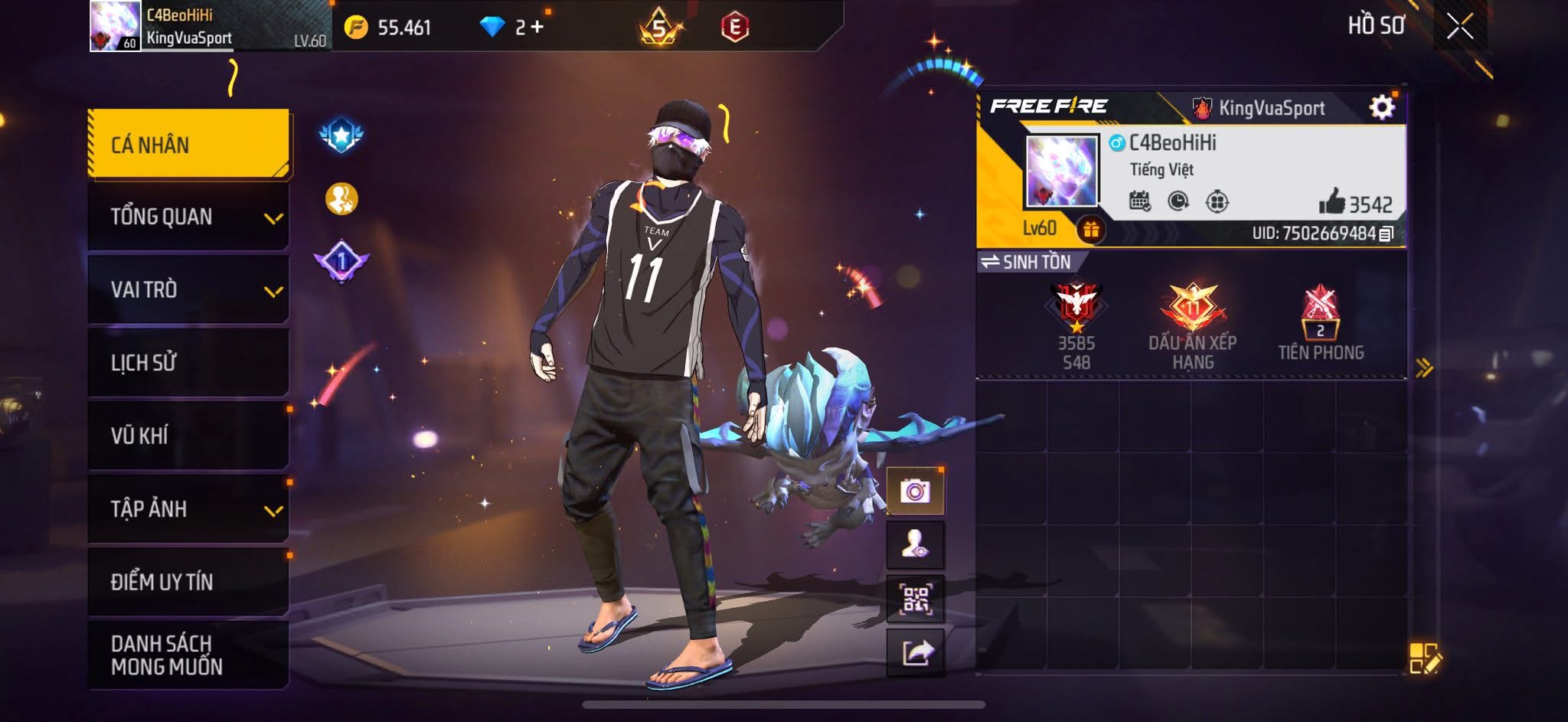
Task: Add diamonds with the plus button
Action: [x=537, y=28]
